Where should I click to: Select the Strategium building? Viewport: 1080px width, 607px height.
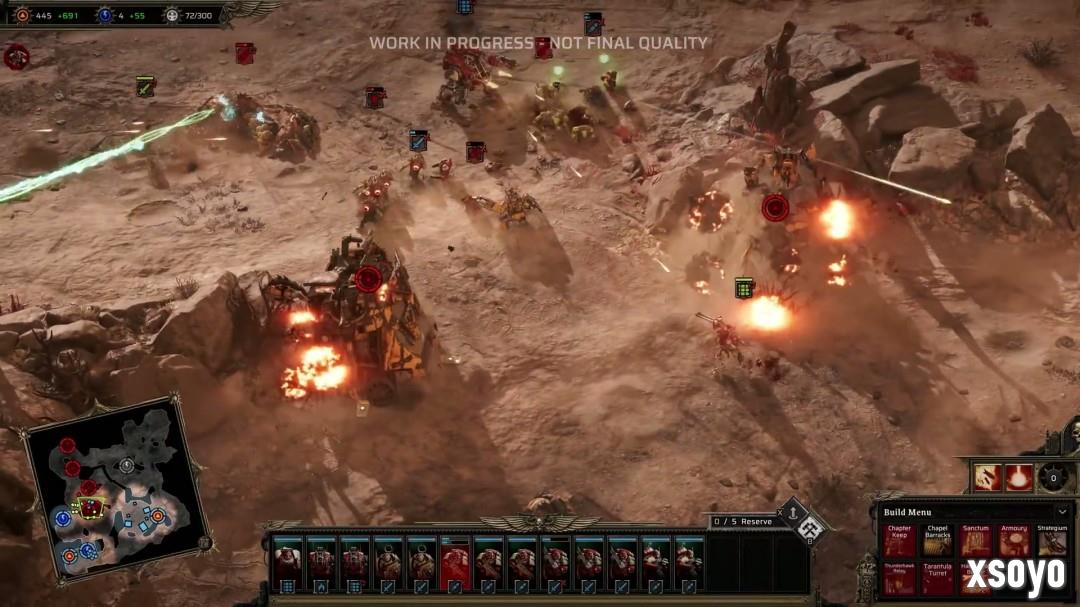click(1051, 542)
